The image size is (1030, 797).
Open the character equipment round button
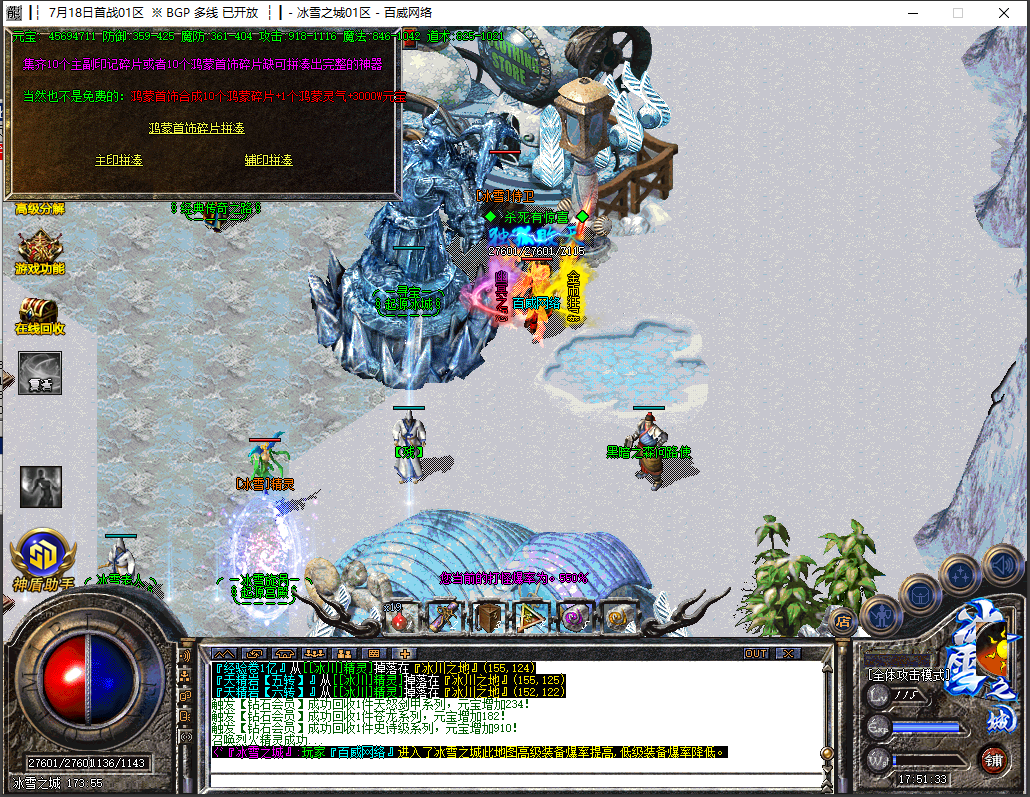(x=881, y=614)
